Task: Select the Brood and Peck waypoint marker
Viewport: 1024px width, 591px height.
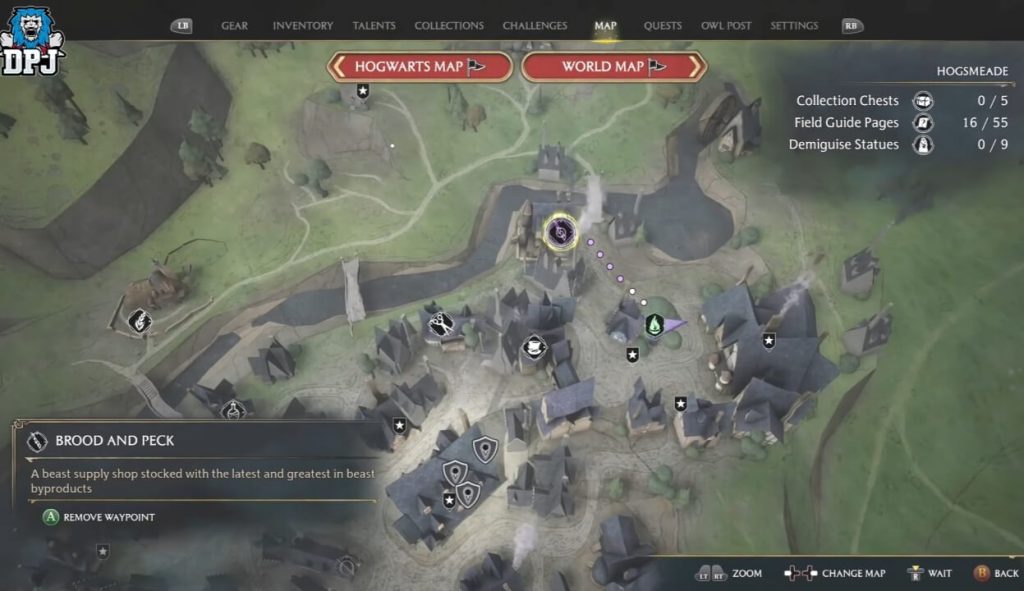Action: coord(559,233)
